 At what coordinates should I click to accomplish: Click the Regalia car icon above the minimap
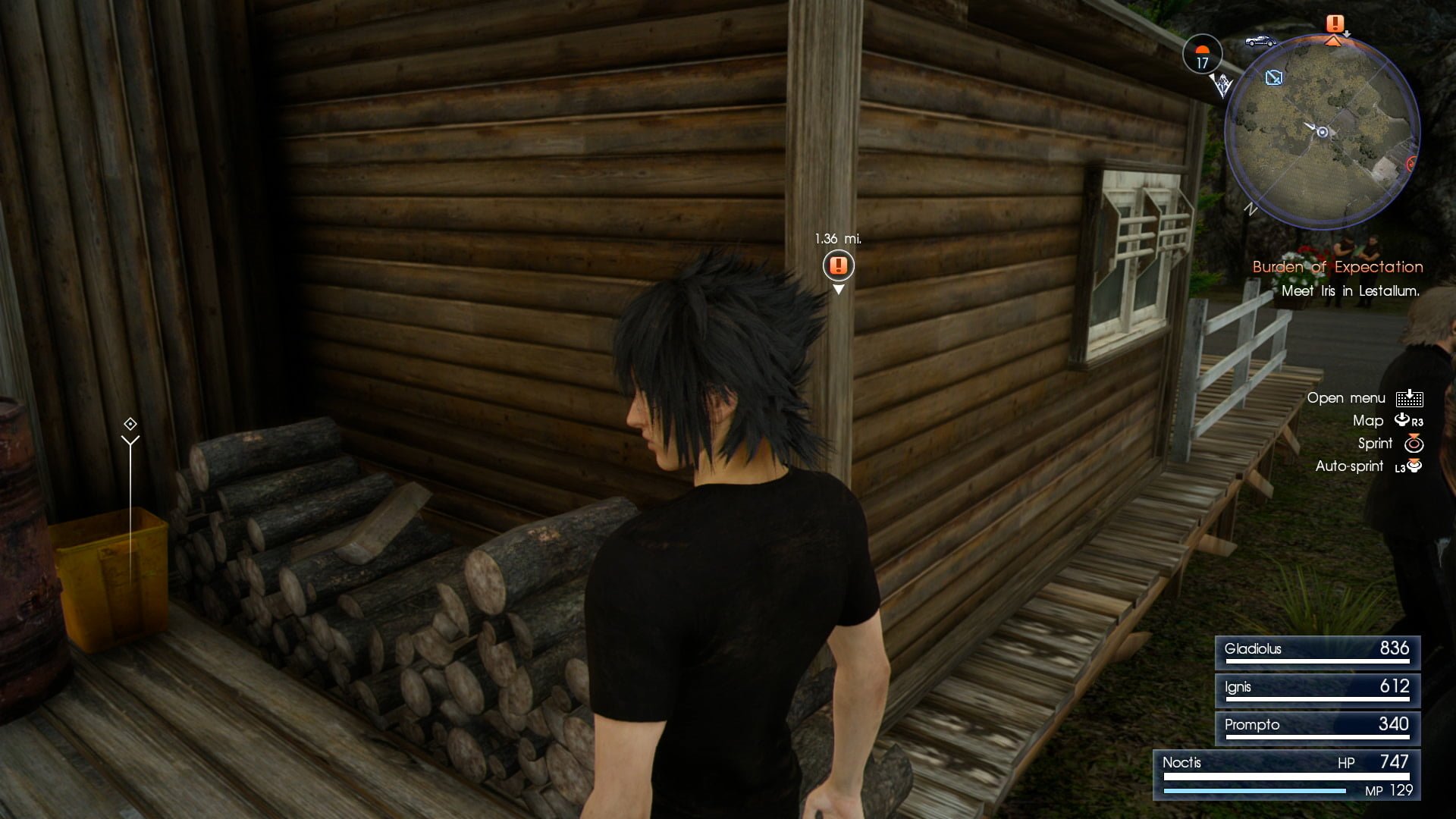point(1260,41)
